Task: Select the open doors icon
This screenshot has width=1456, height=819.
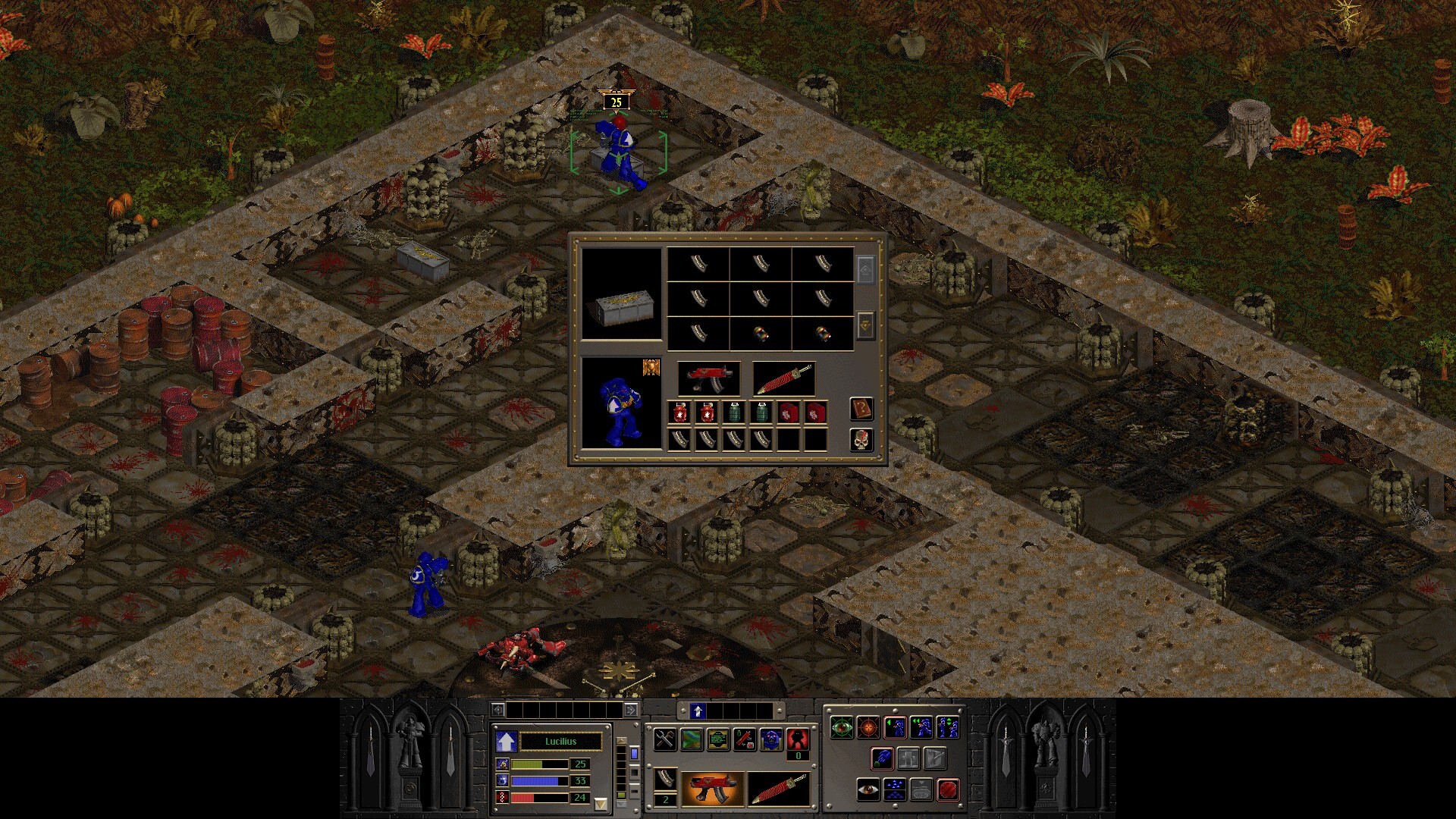Action: tap(908, 758)
